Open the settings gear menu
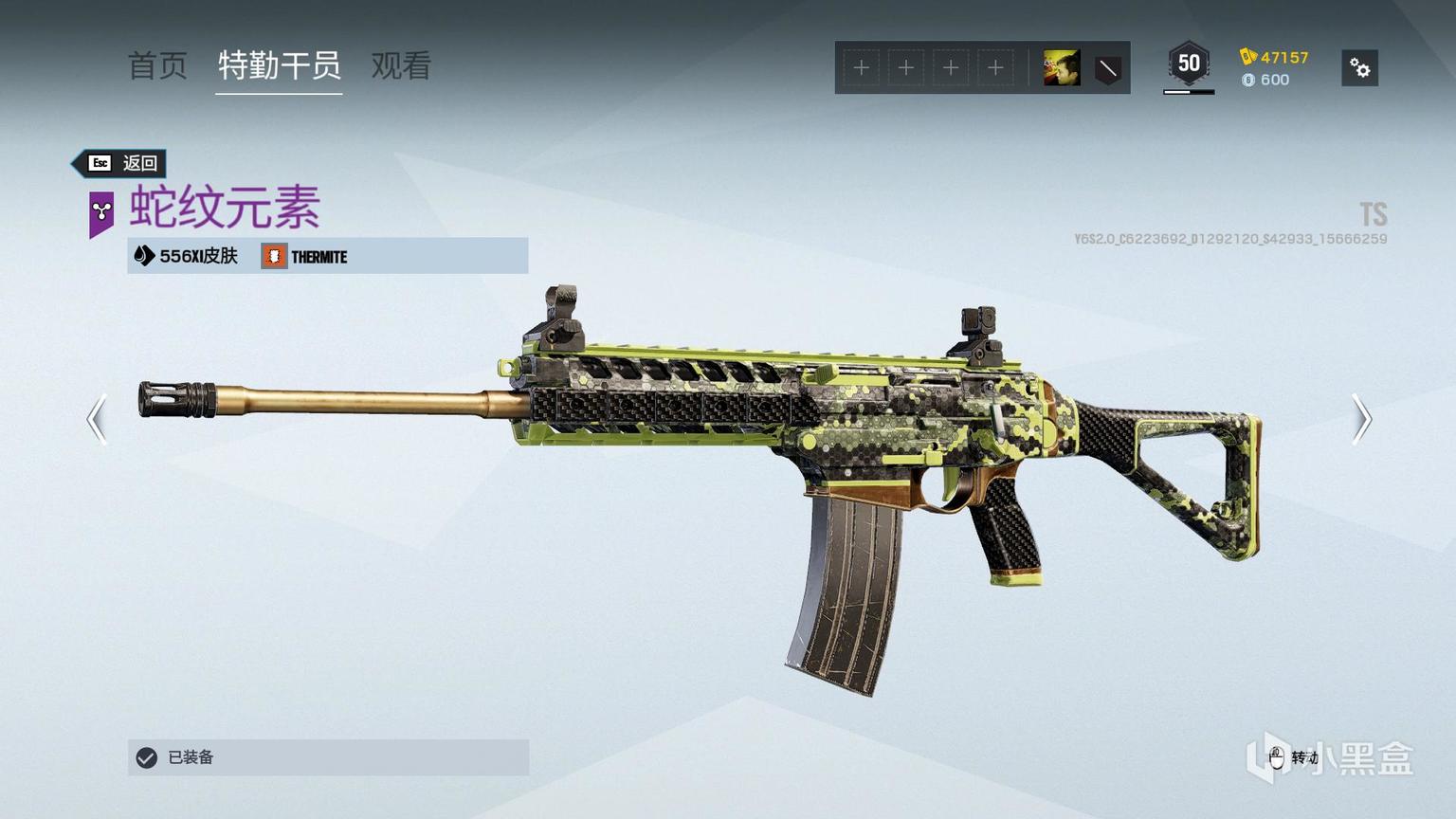The height and width of the screenshot is (819, 1456). (x=1359, y=68)
